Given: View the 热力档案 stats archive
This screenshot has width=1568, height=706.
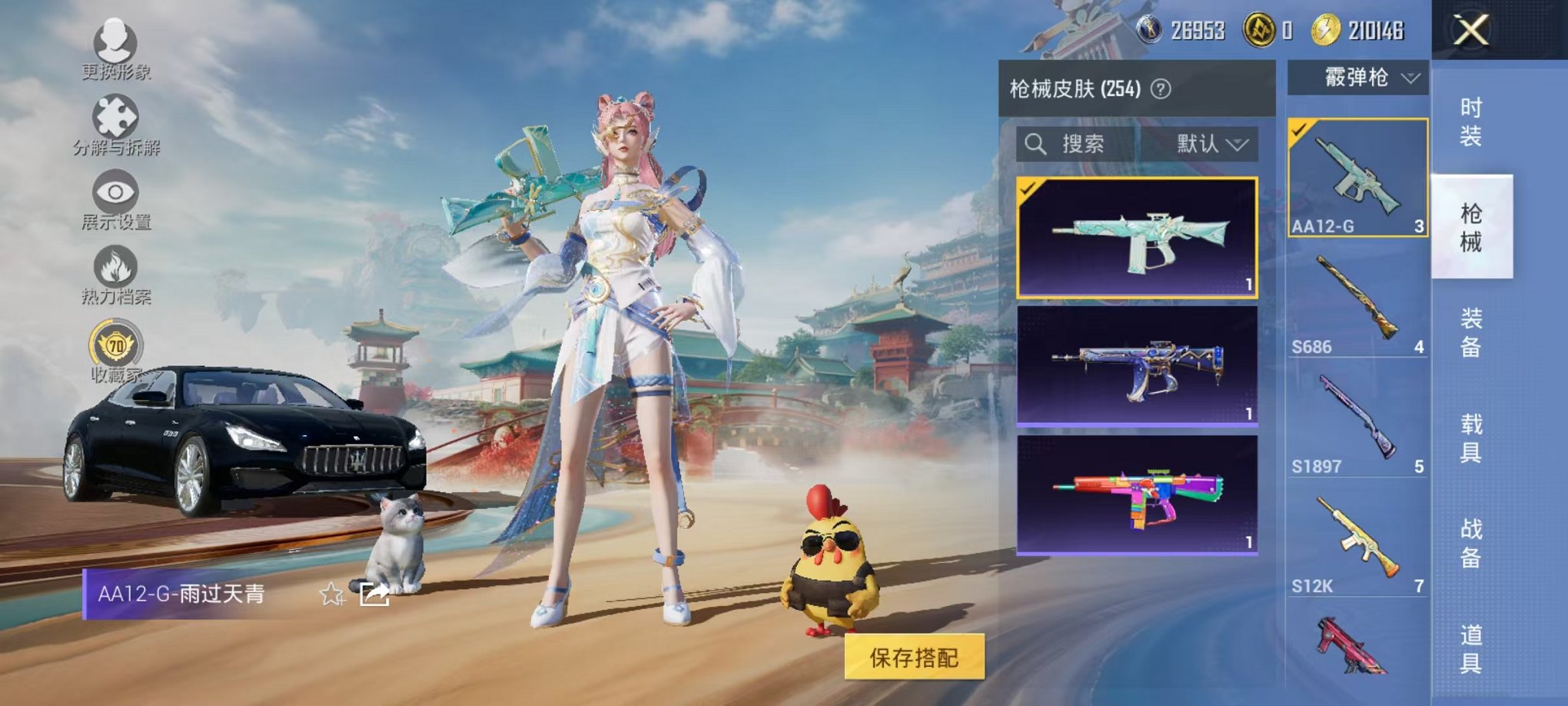Looking at the screenshot, I should point(115,265).
